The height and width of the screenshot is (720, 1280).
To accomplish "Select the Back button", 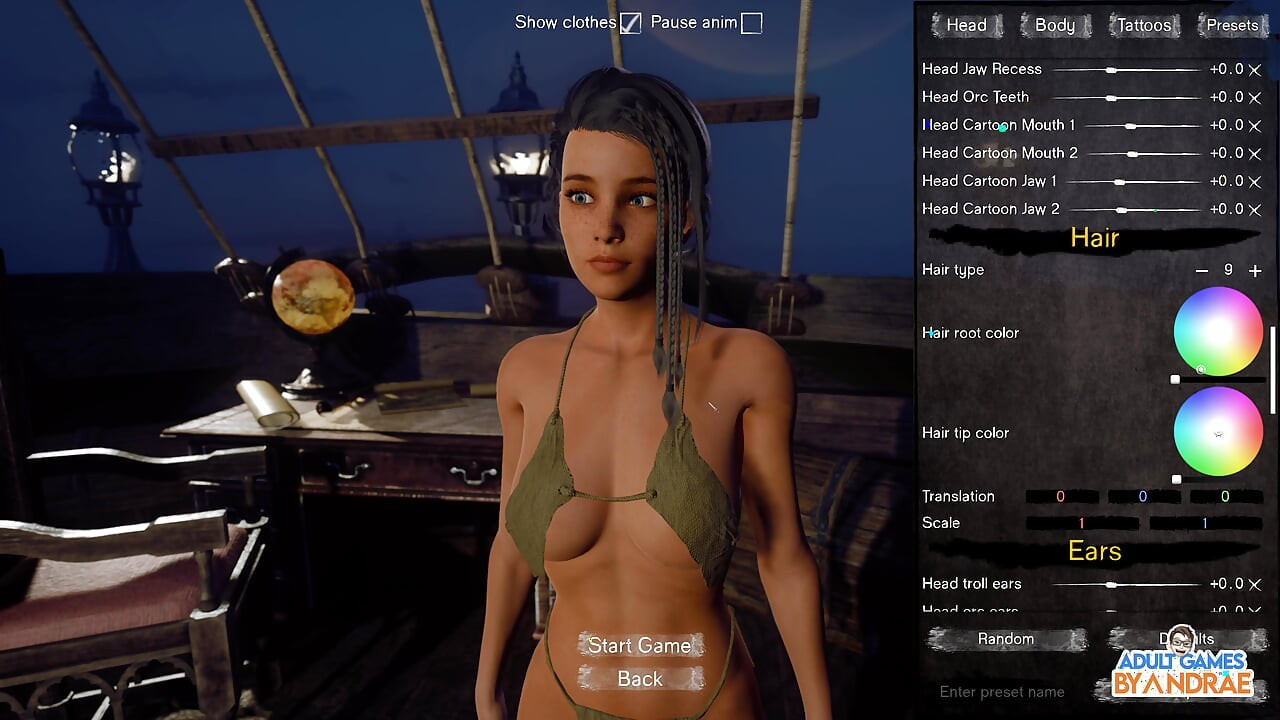I will (639, 679).
